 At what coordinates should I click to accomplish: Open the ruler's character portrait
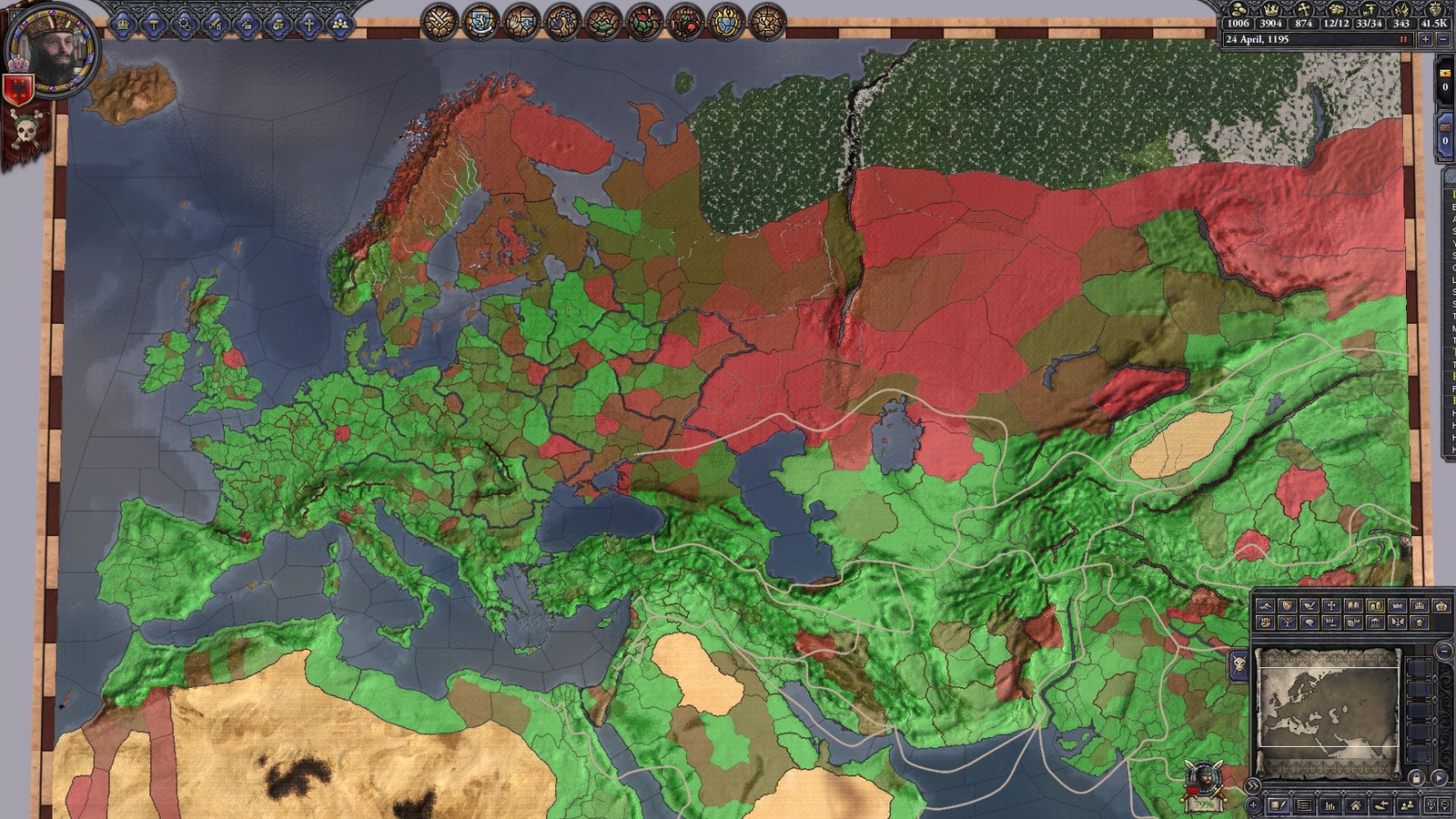tap(52, 52)
